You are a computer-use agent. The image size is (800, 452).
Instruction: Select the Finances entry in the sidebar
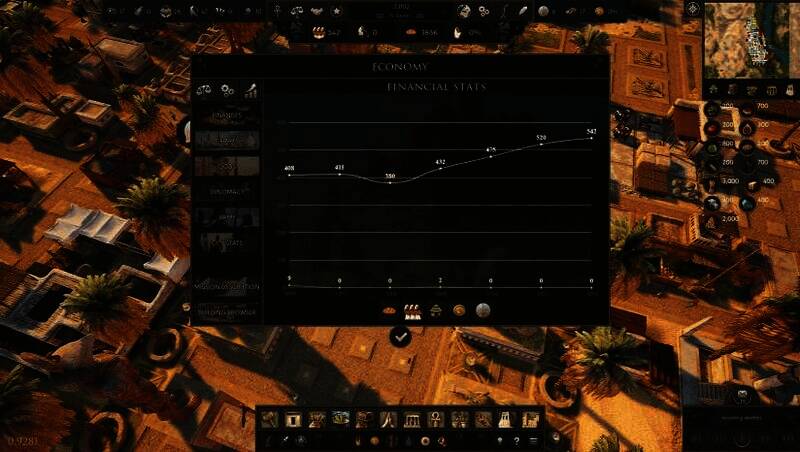[x=227, y=116]
